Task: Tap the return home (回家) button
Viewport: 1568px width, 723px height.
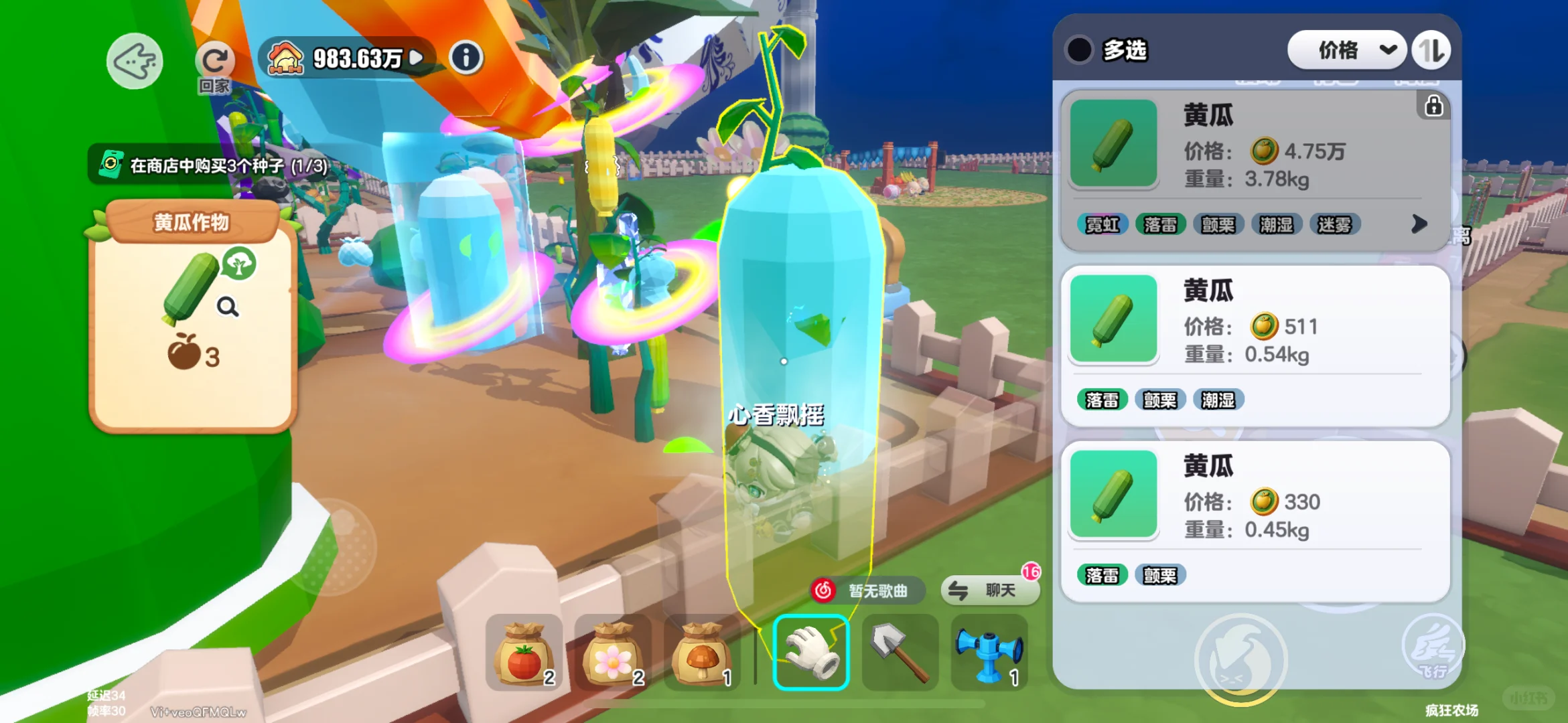Action: click(x=214, y=66)
